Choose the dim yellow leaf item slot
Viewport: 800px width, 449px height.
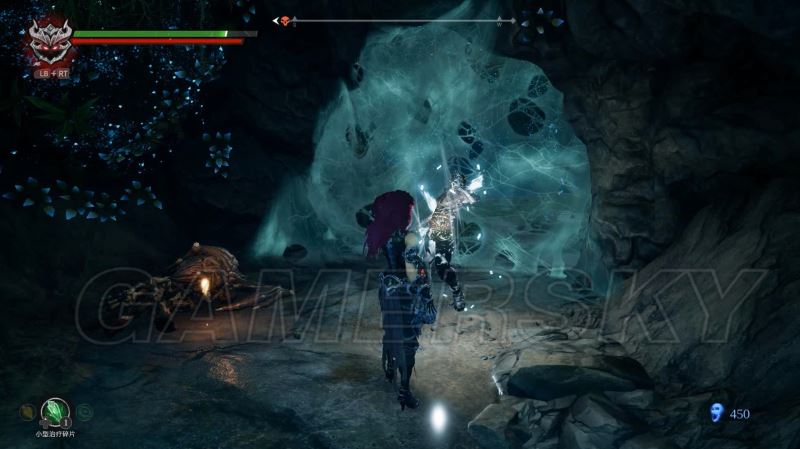point(26,411)
